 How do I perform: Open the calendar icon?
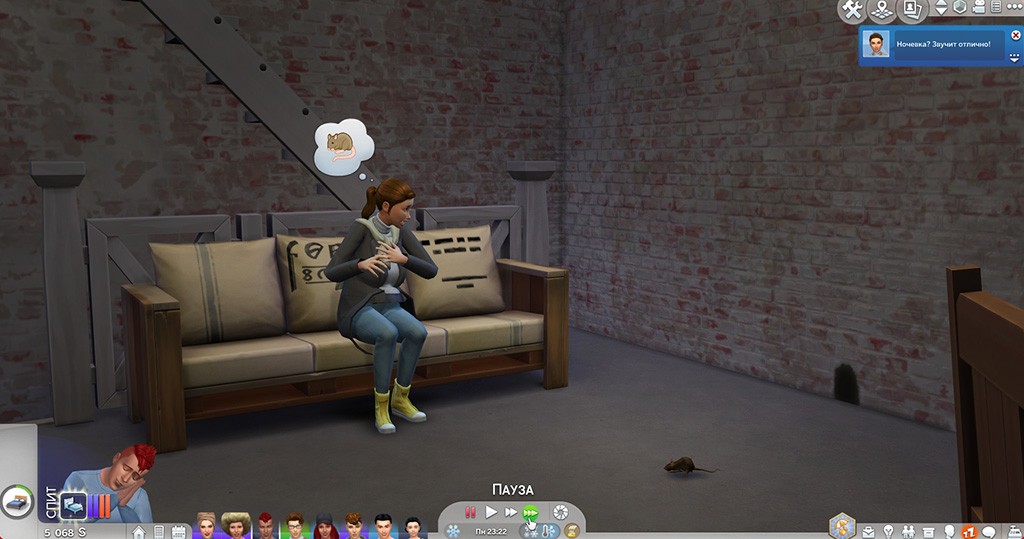pyautogui.click(x=178, y=531)
